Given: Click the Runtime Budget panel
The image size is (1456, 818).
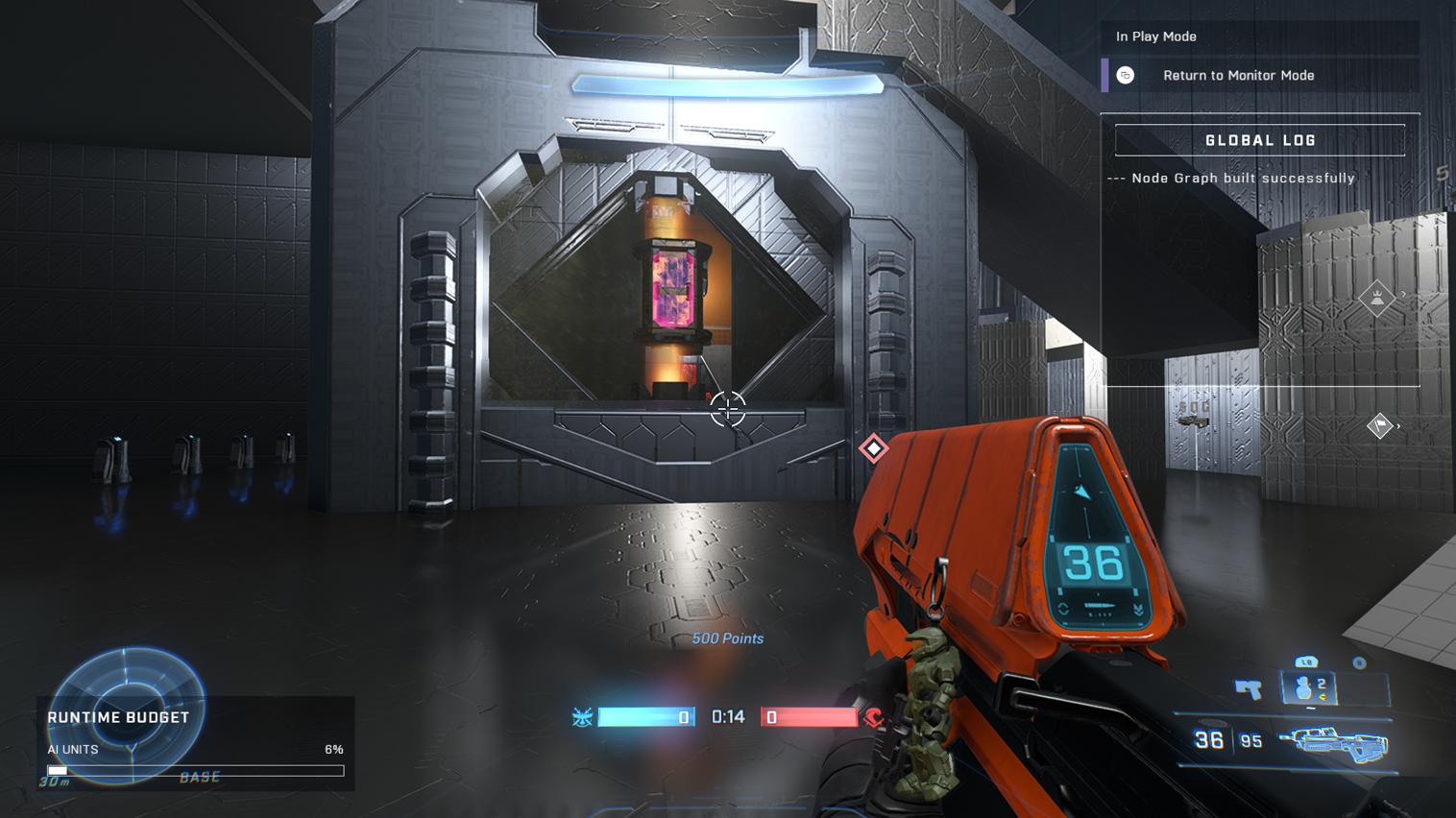Looking at the screenshot, I should coord(195,744).
